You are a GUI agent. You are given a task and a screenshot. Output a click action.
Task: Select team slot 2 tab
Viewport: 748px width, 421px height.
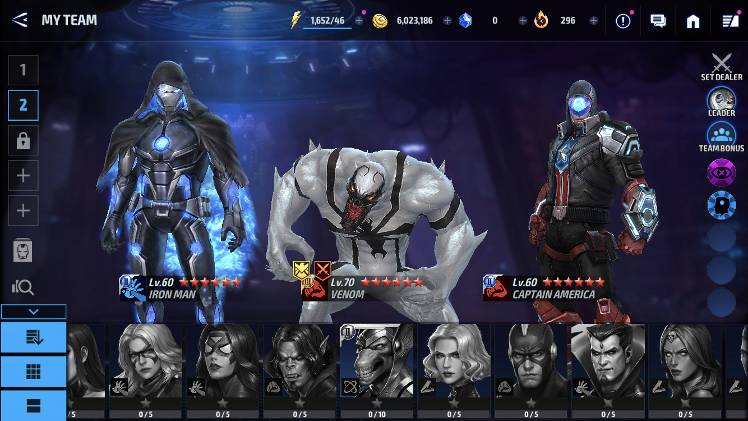[23, 105]
